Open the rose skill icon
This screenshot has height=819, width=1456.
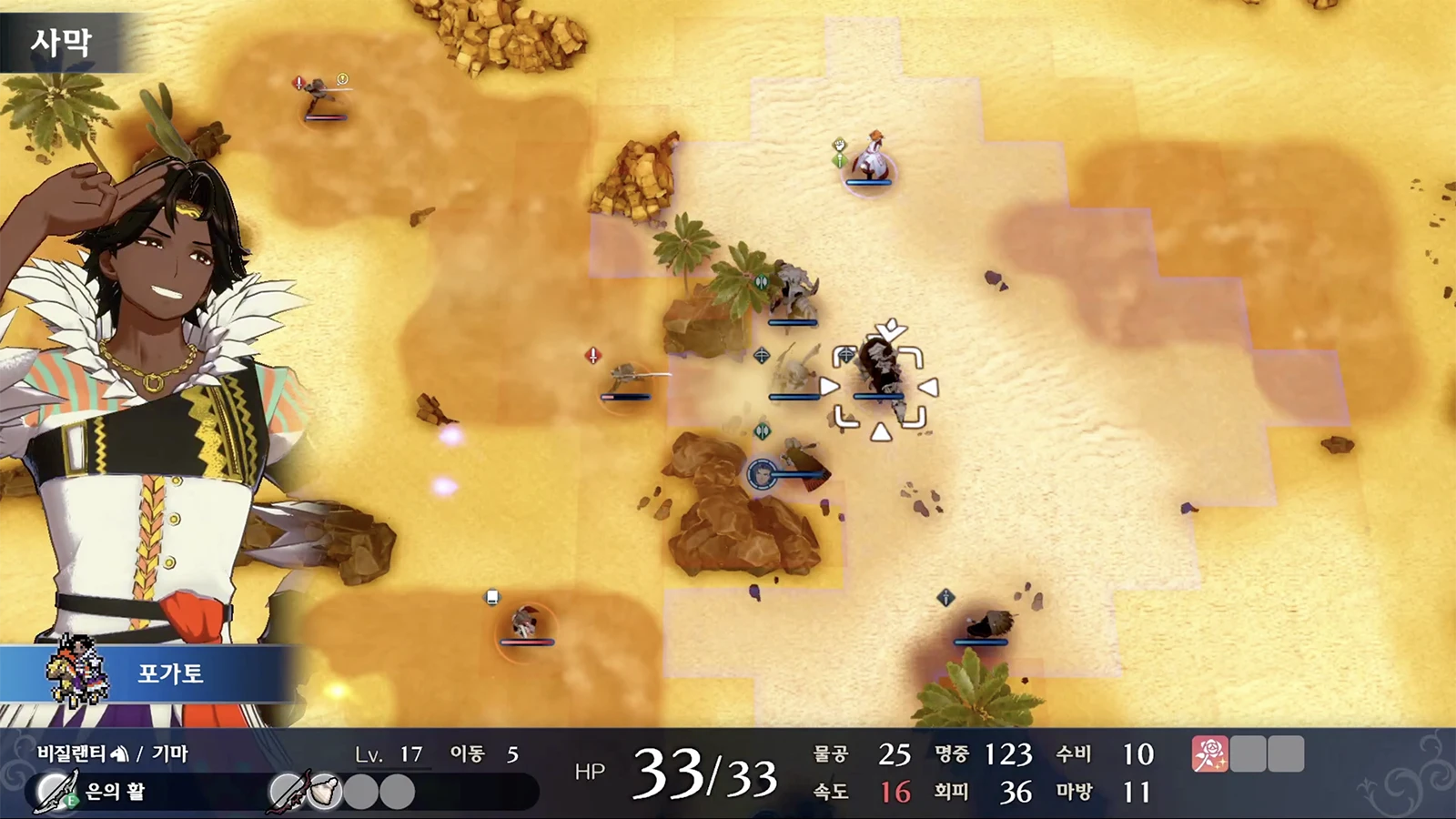click(1209, 754)
